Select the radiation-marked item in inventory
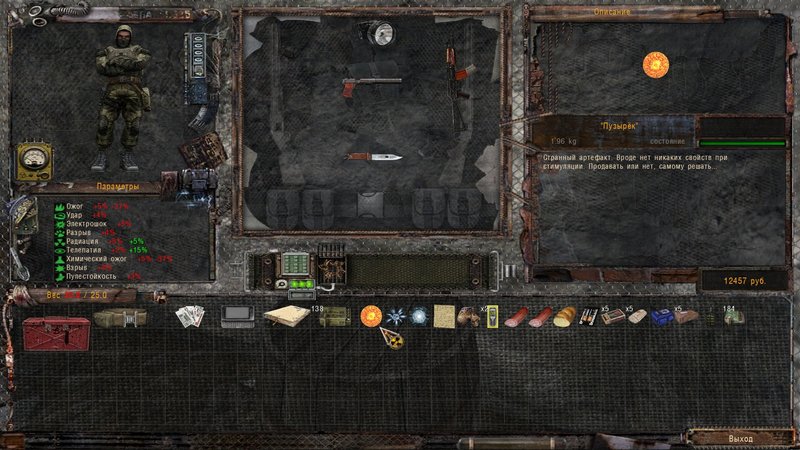Viewport: 800px width, 450px height. pyautogui.click(x=391, y=340)
